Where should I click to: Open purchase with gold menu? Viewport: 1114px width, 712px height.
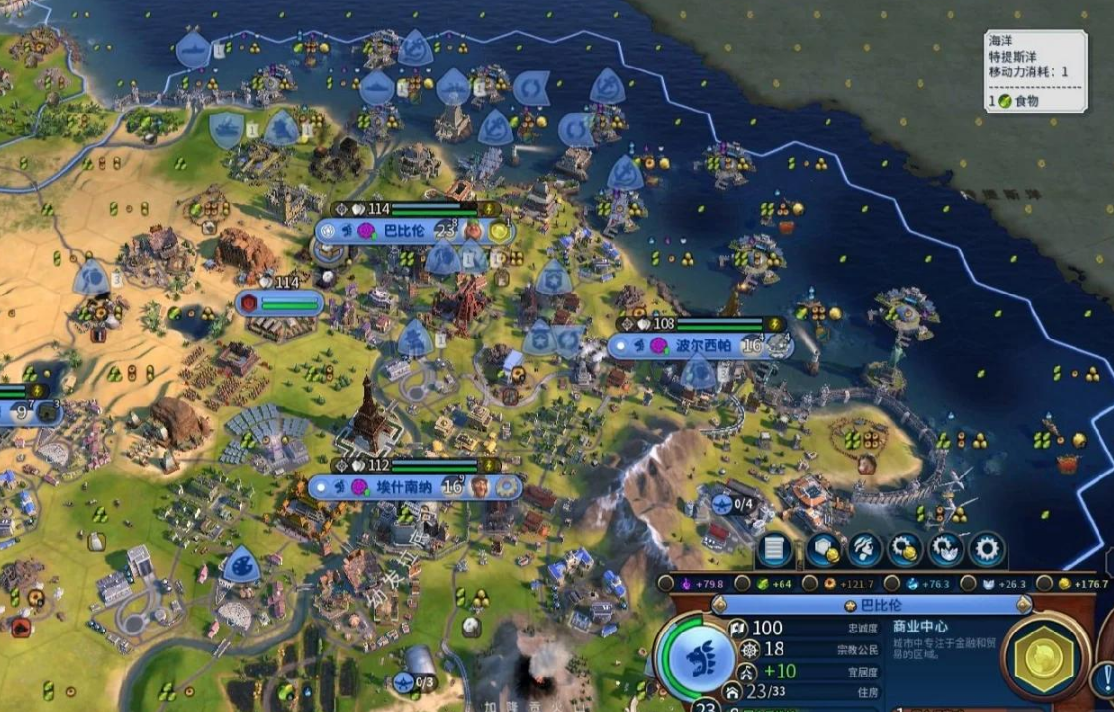tap(905, 549)
